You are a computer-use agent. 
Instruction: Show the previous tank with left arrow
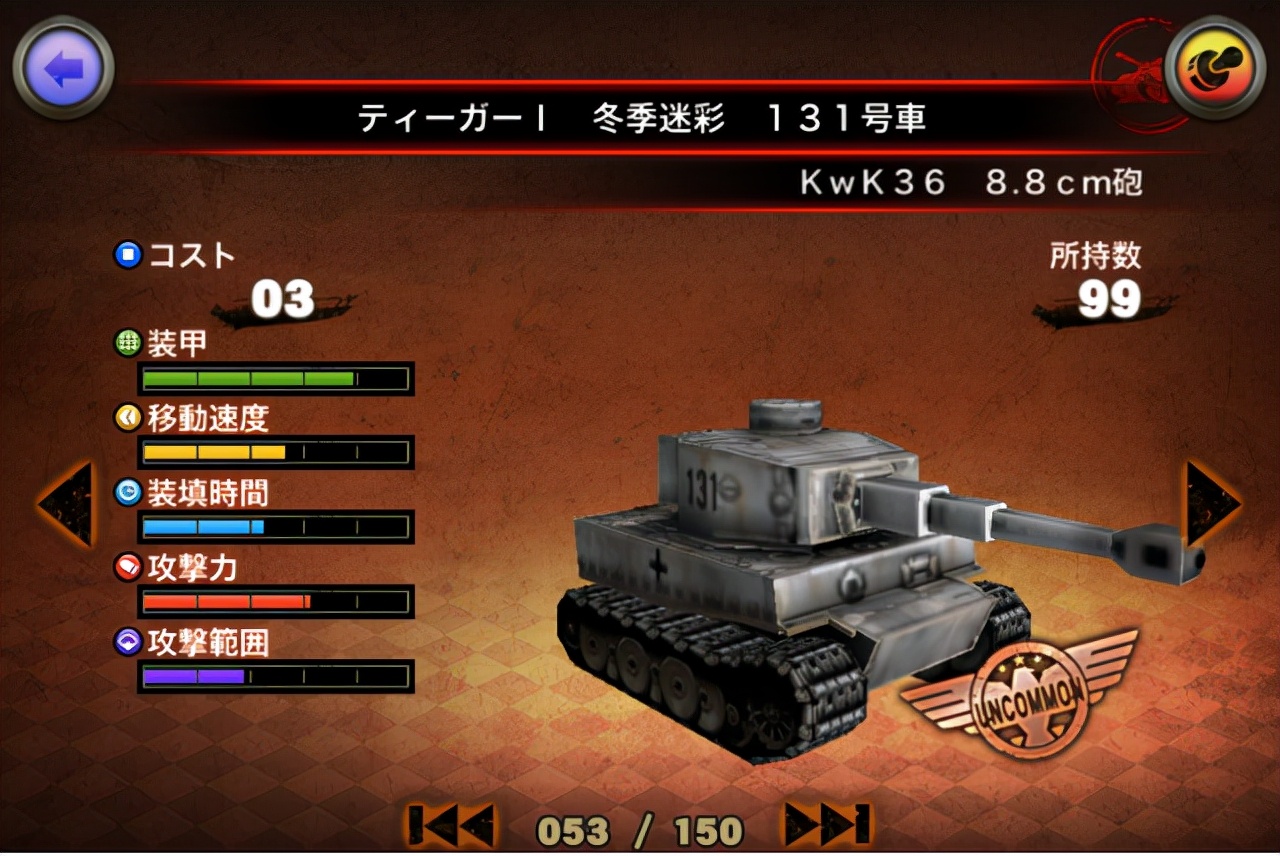(x=66, y=504)
